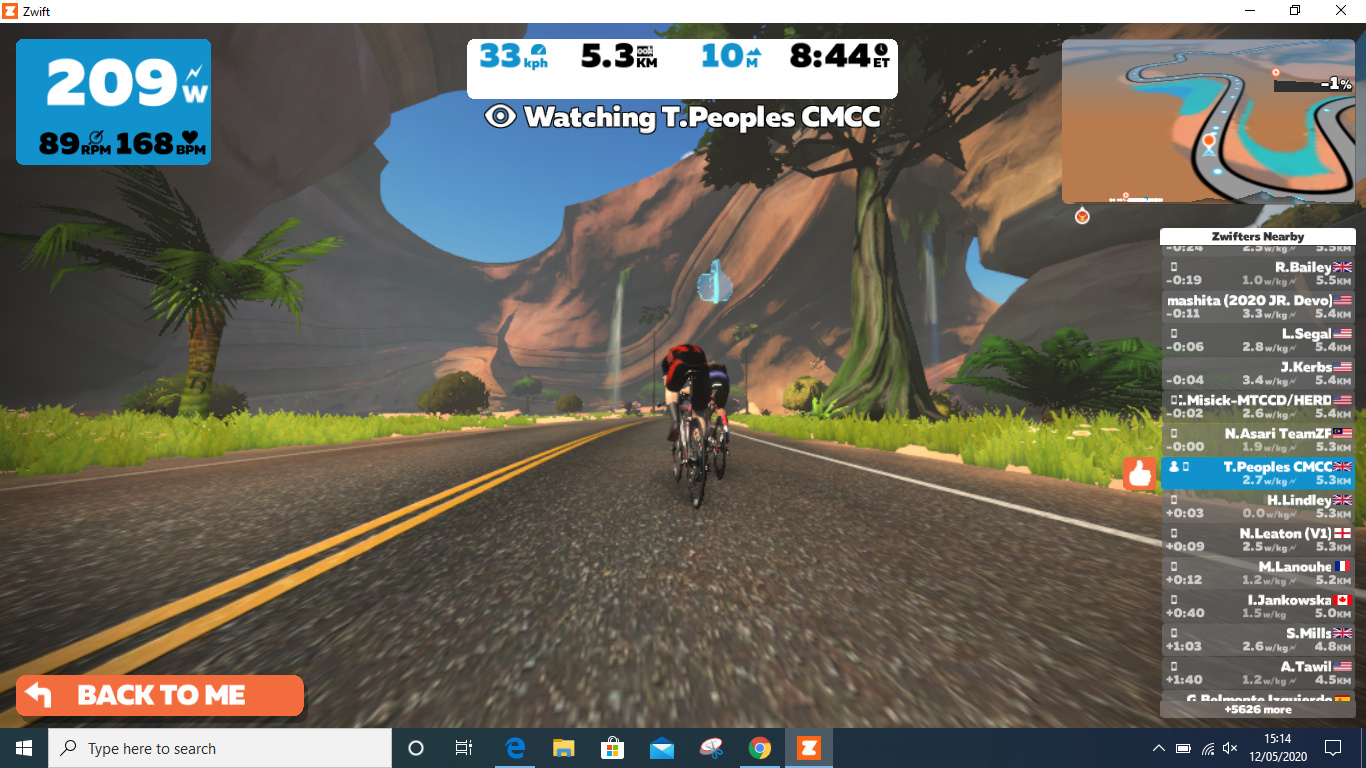
Task: Select R.Bailey in Zwifters Nearby list
Action: [x=1258, y=274]
